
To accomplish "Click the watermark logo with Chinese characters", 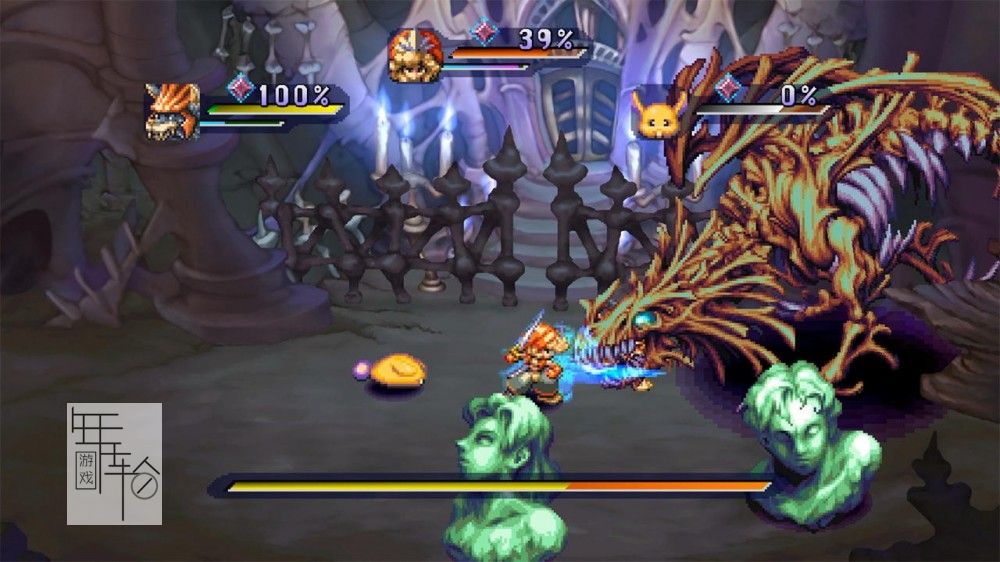I will tap(114, 463).
